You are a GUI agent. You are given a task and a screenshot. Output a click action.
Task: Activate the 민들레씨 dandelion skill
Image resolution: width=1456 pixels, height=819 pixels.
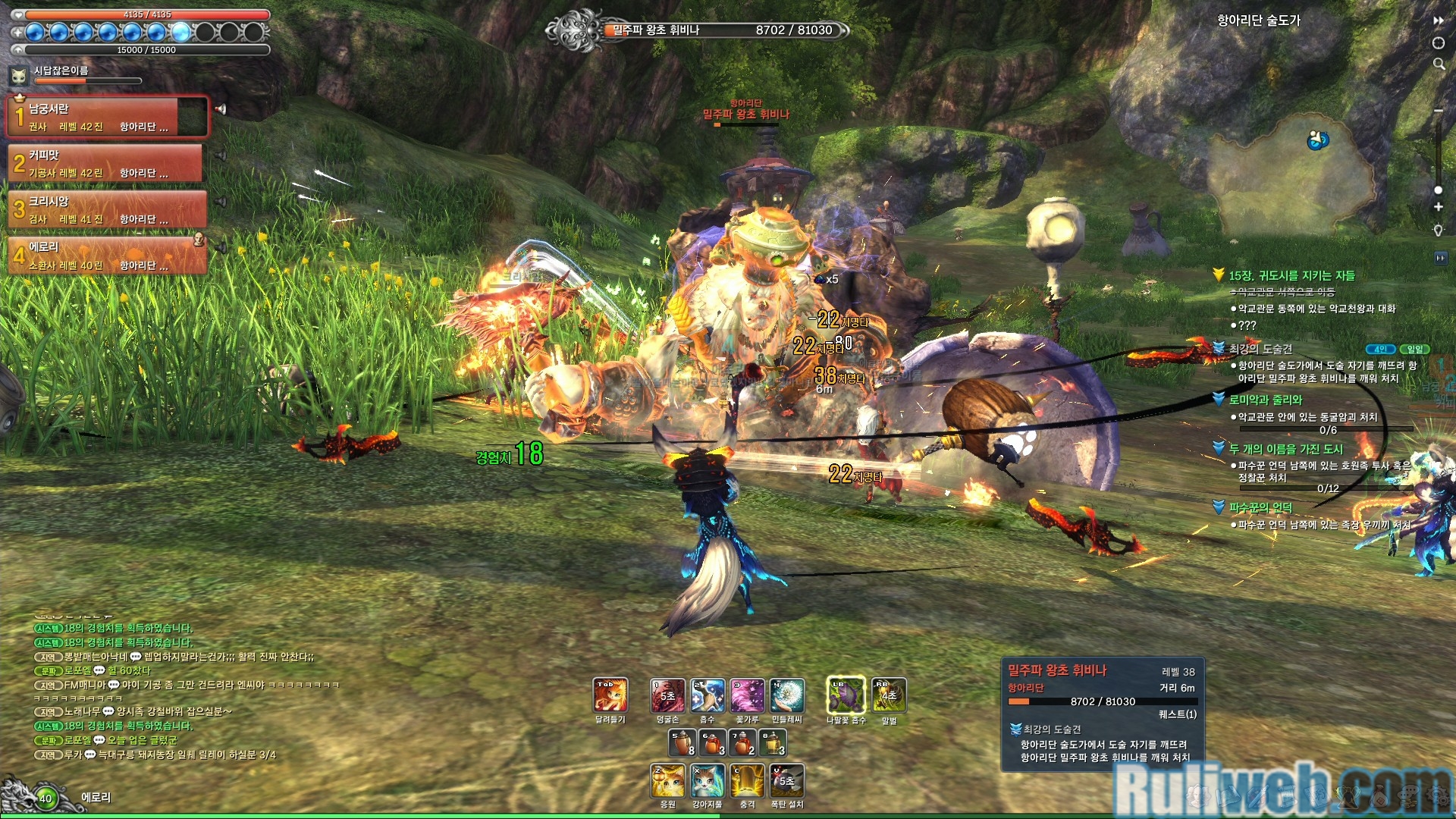pyautogui.click(x=787, y=695)
